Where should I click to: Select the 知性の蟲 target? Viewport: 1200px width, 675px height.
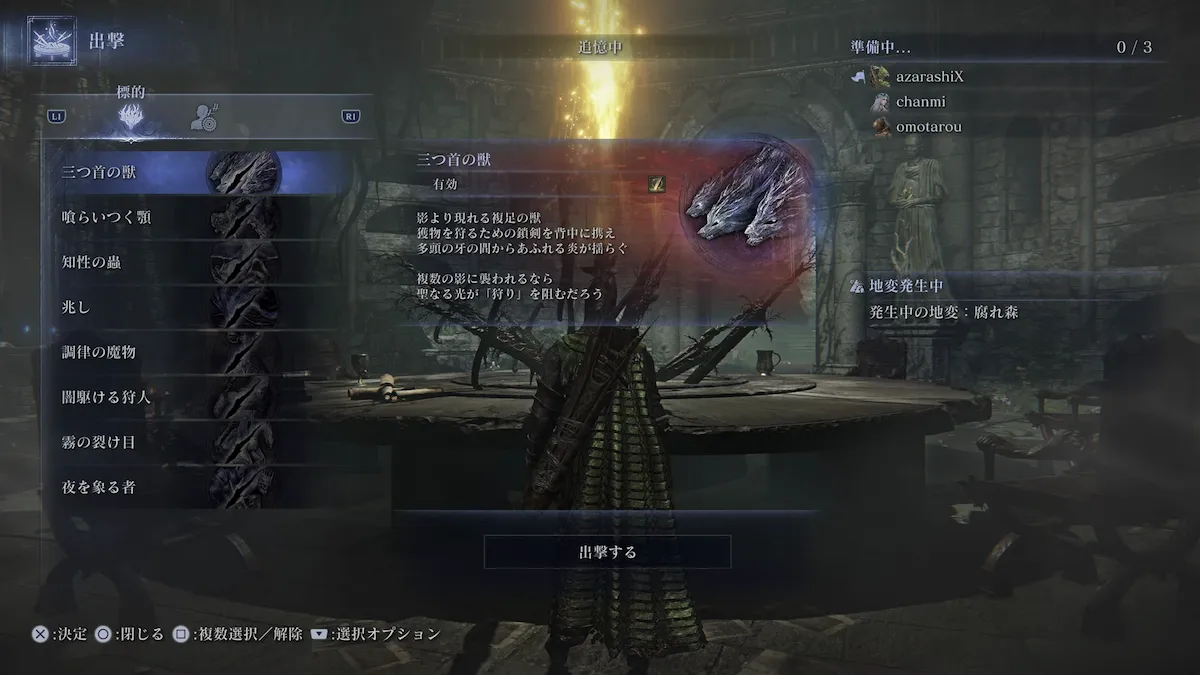point(200,262)
